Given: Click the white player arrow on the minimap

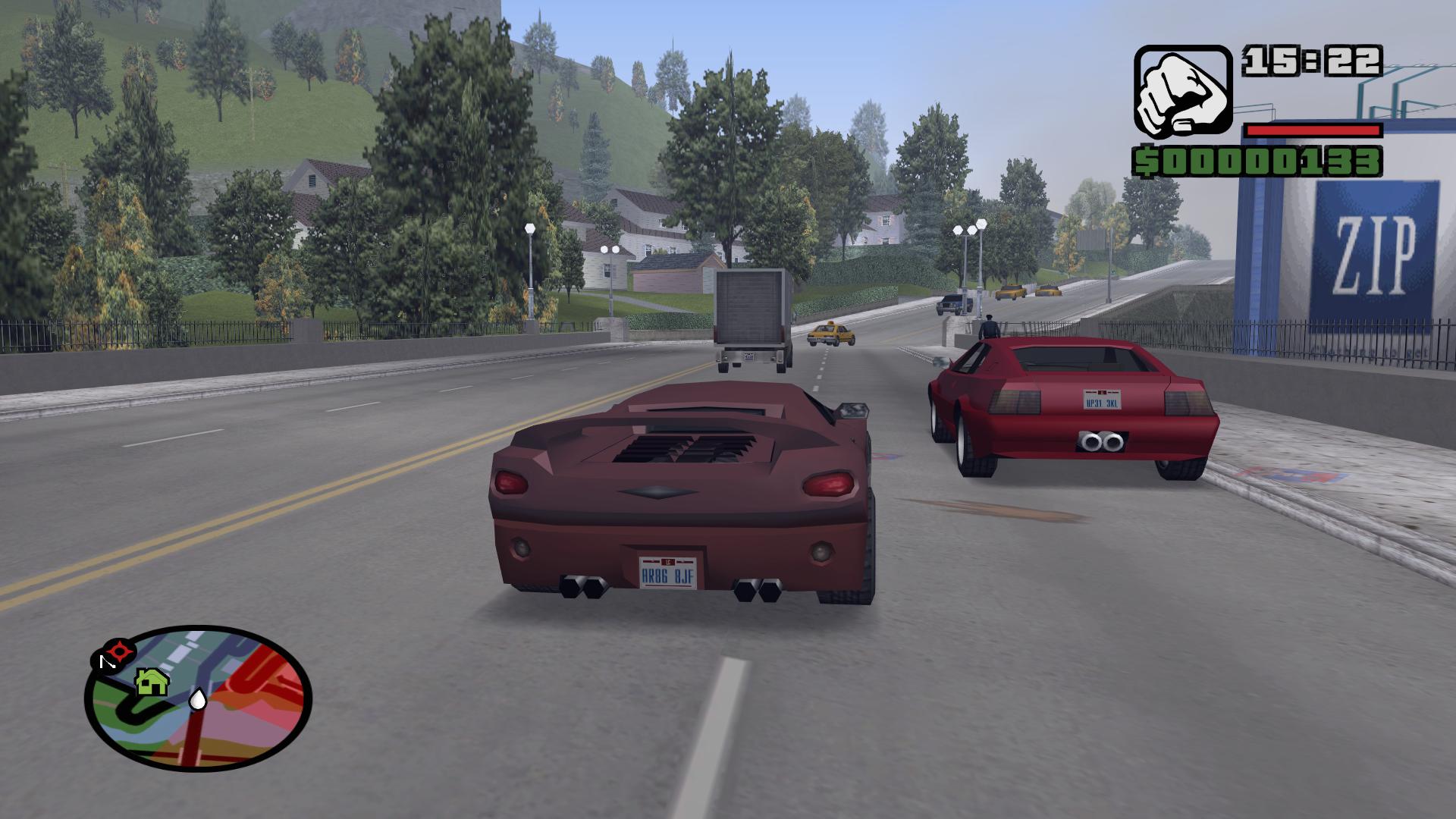Looking at the screenshot, I should click(197, 699).
